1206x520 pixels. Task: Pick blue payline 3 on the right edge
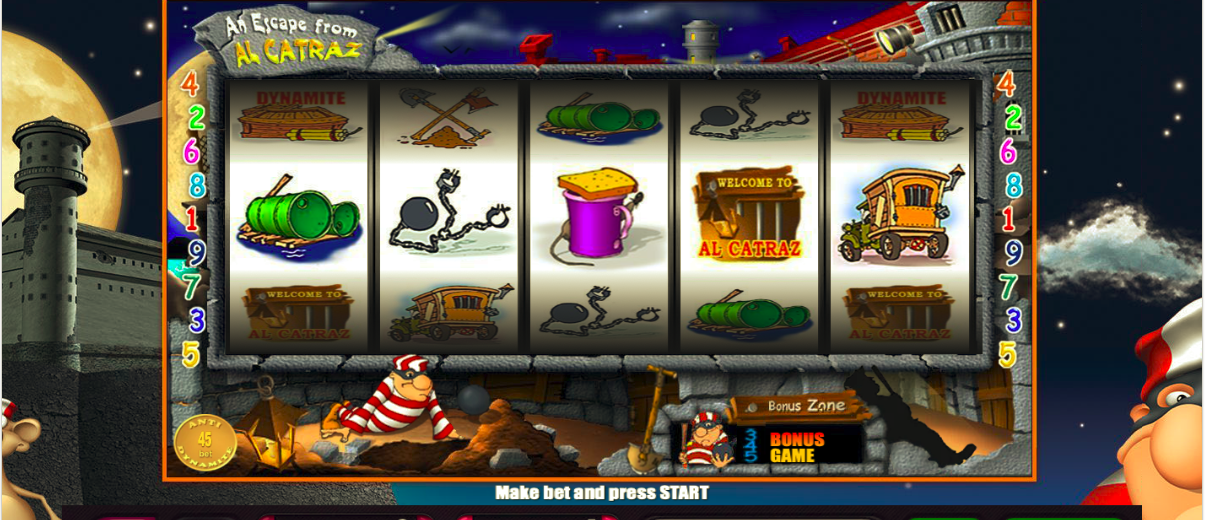coord(1014,320)
